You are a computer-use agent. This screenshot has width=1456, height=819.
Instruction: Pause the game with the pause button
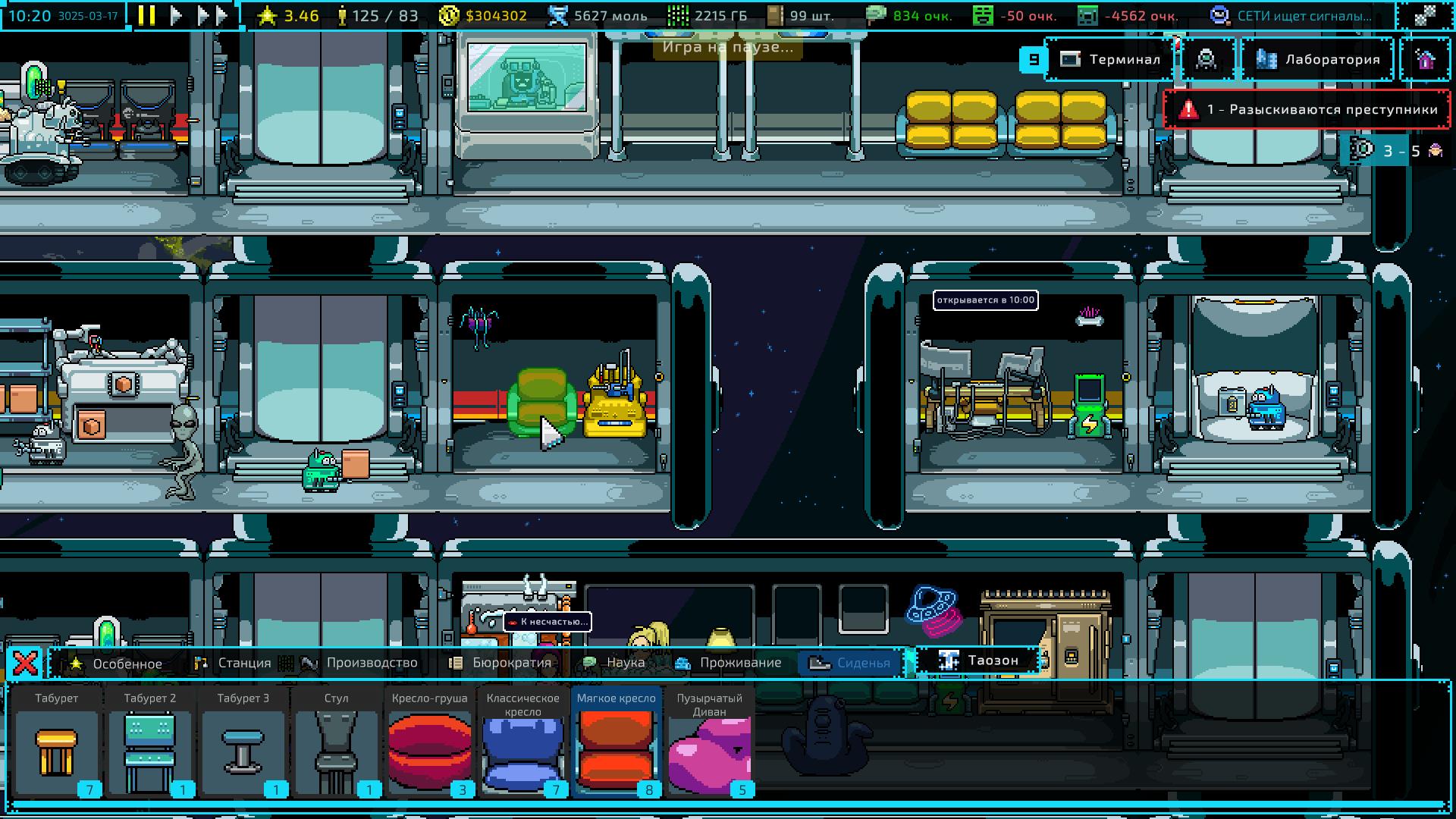(147, 15)
